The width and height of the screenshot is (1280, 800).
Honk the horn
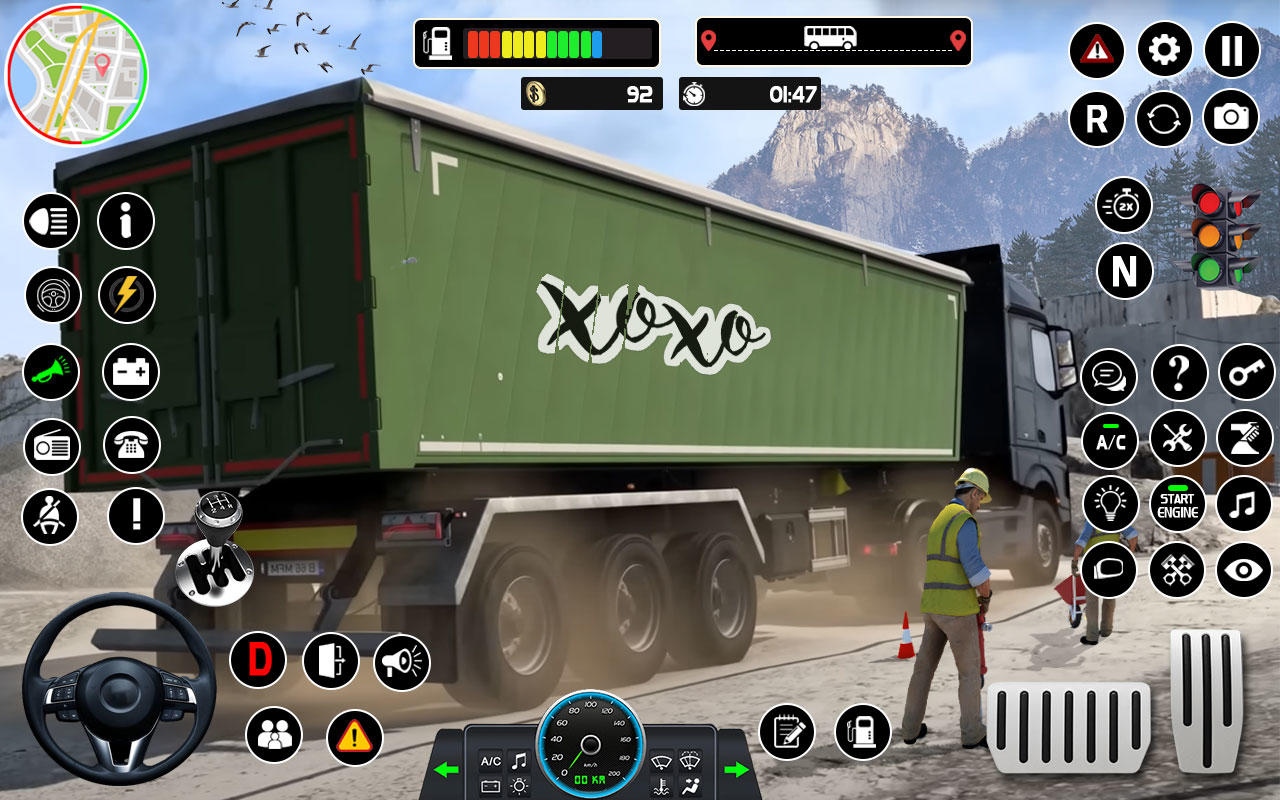[51, 372]
